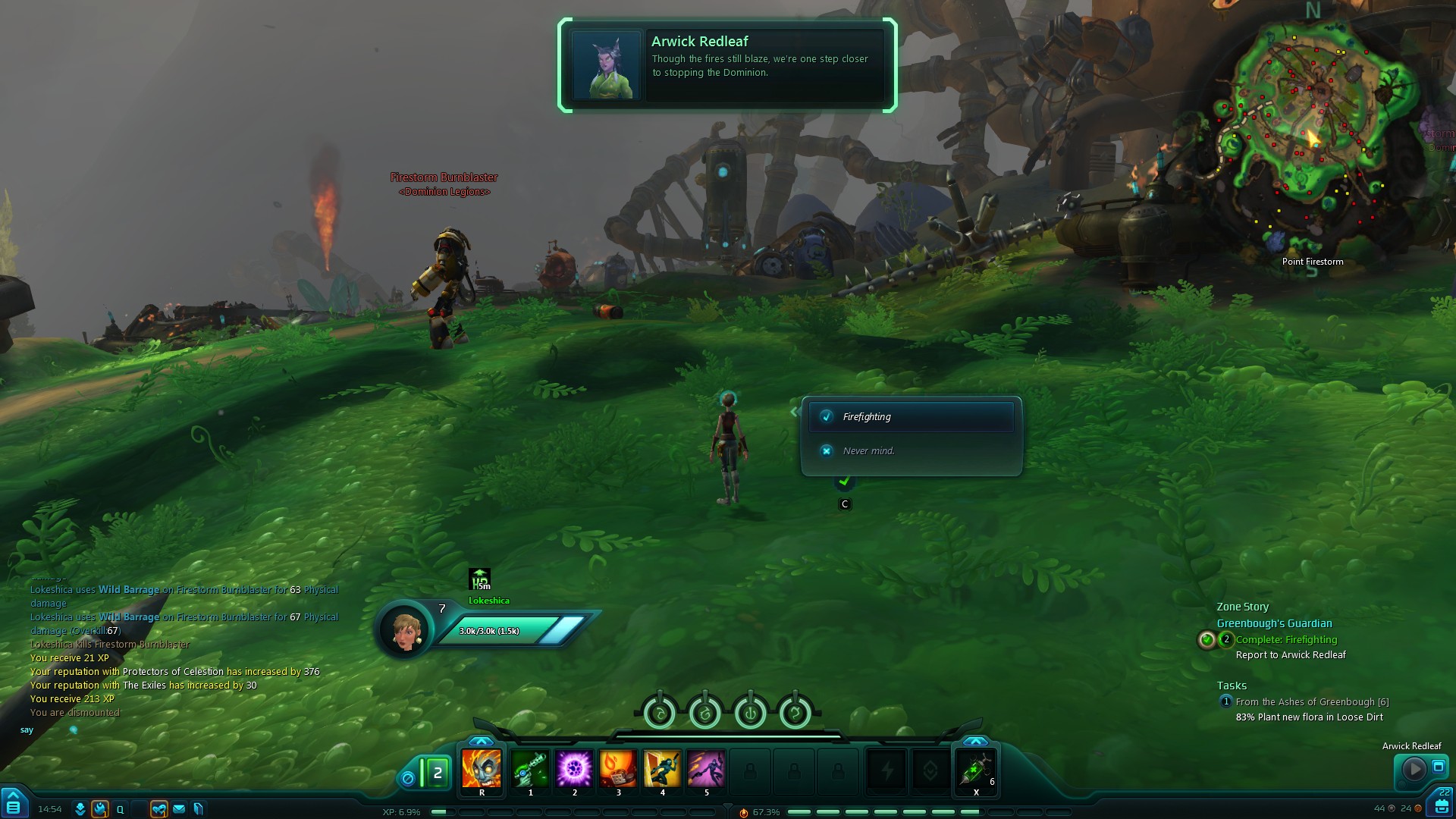Activate the flaming skull ability on R
Image resolution: width=1456 pixels, height=819 pixels.
482,768
